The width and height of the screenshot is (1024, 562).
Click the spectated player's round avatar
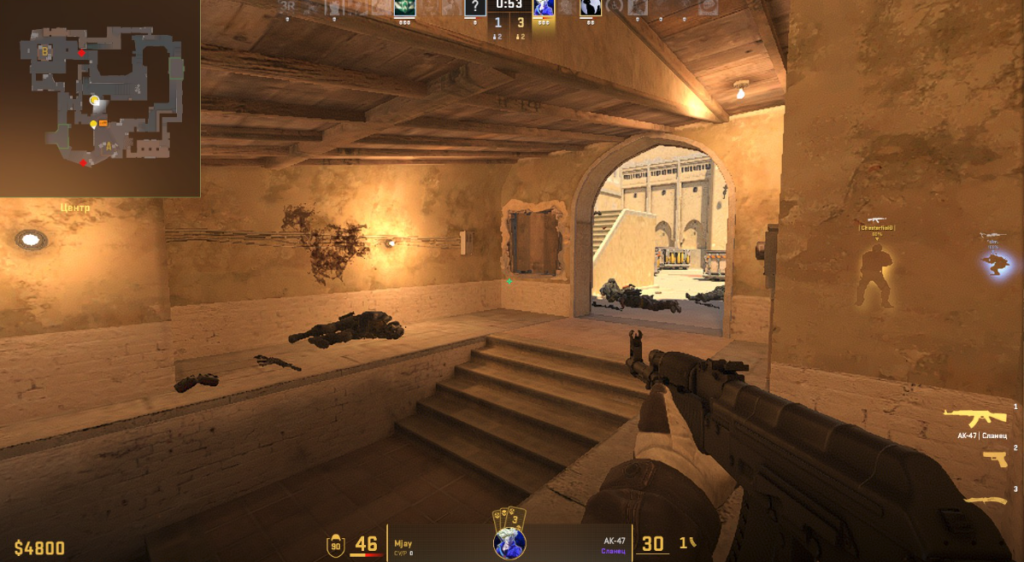[x=509, y=543]
